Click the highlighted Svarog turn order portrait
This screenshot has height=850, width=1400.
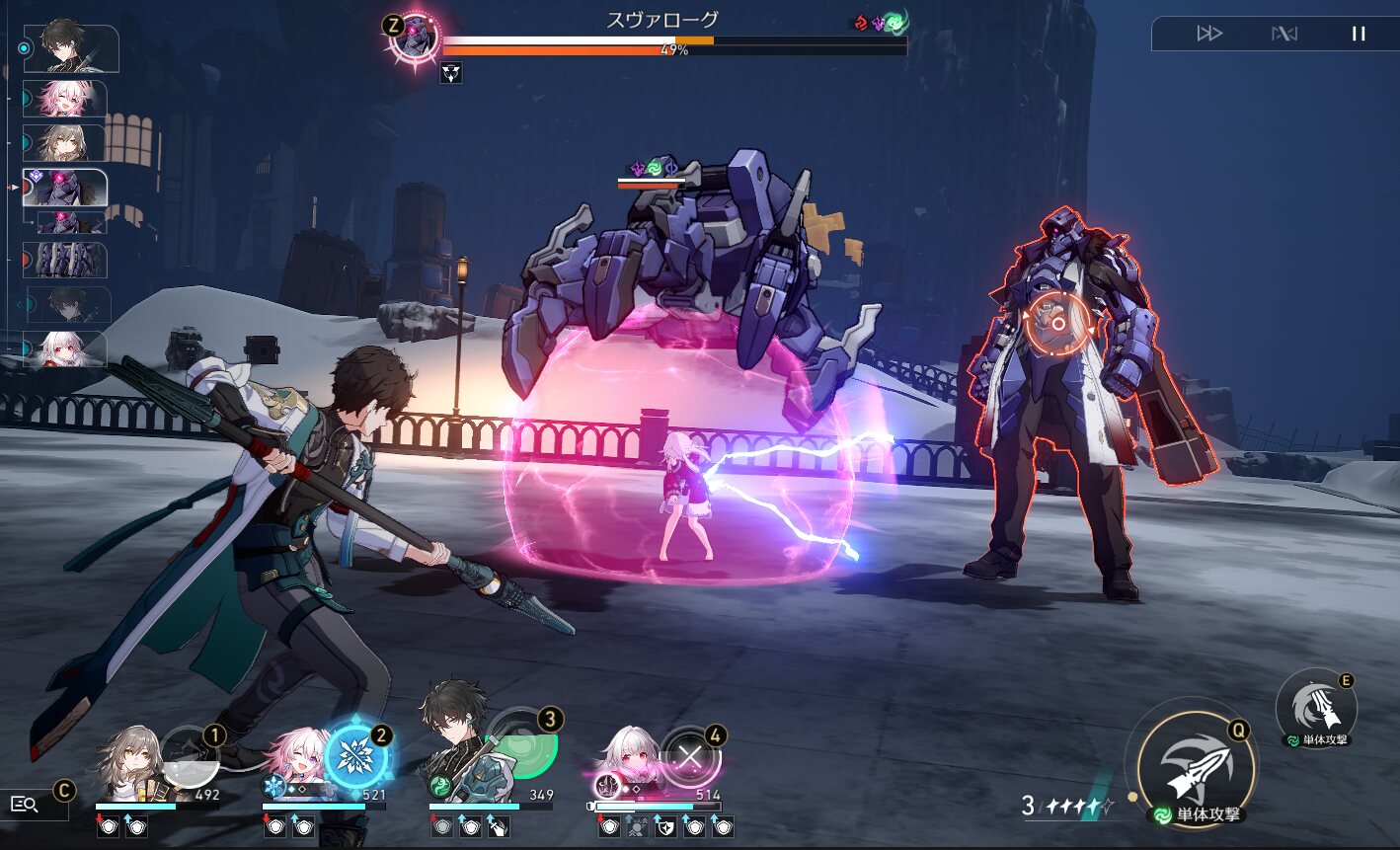(x=65, y=188)
